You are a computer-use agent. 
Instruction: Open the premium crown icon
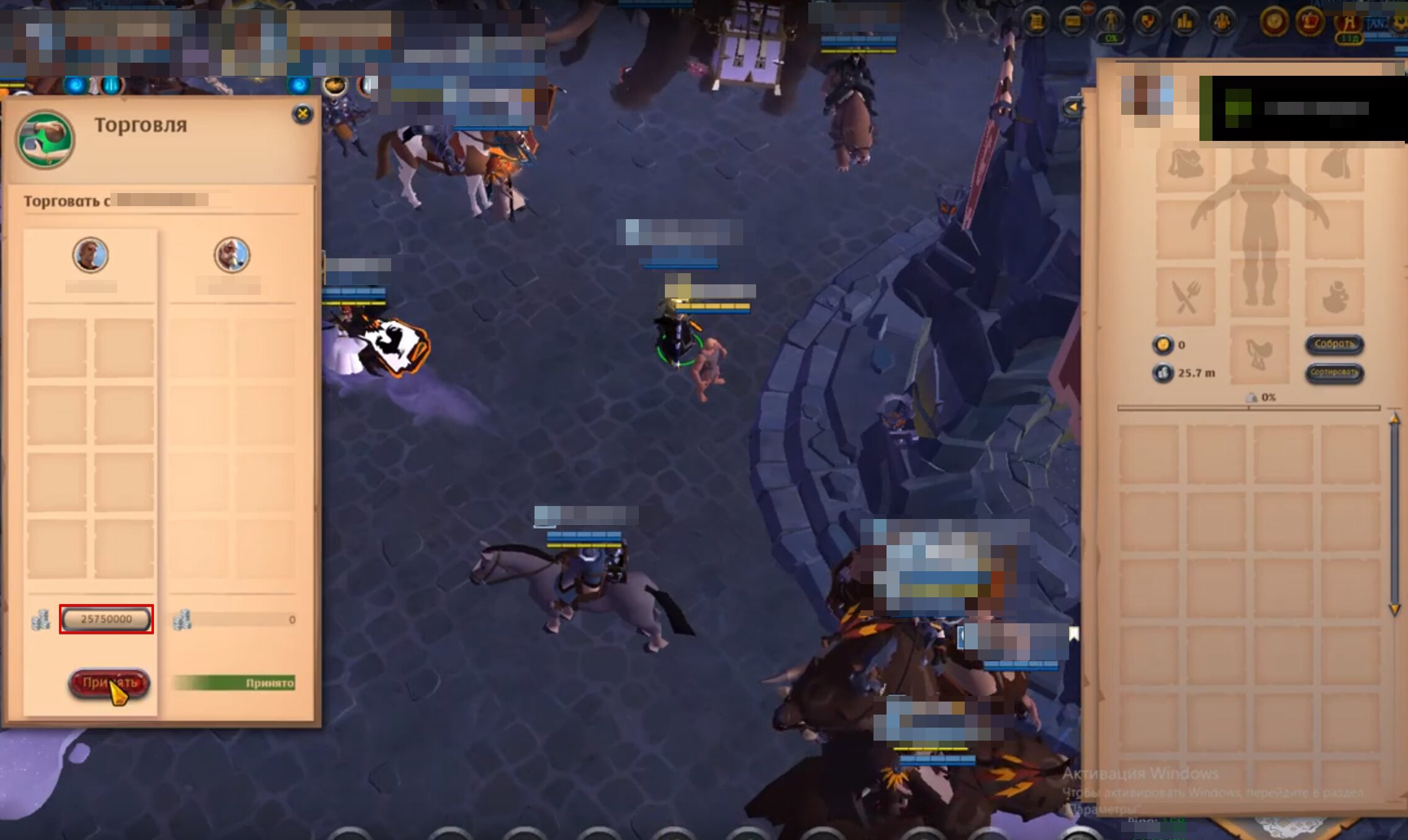[x=1309, y=20]
